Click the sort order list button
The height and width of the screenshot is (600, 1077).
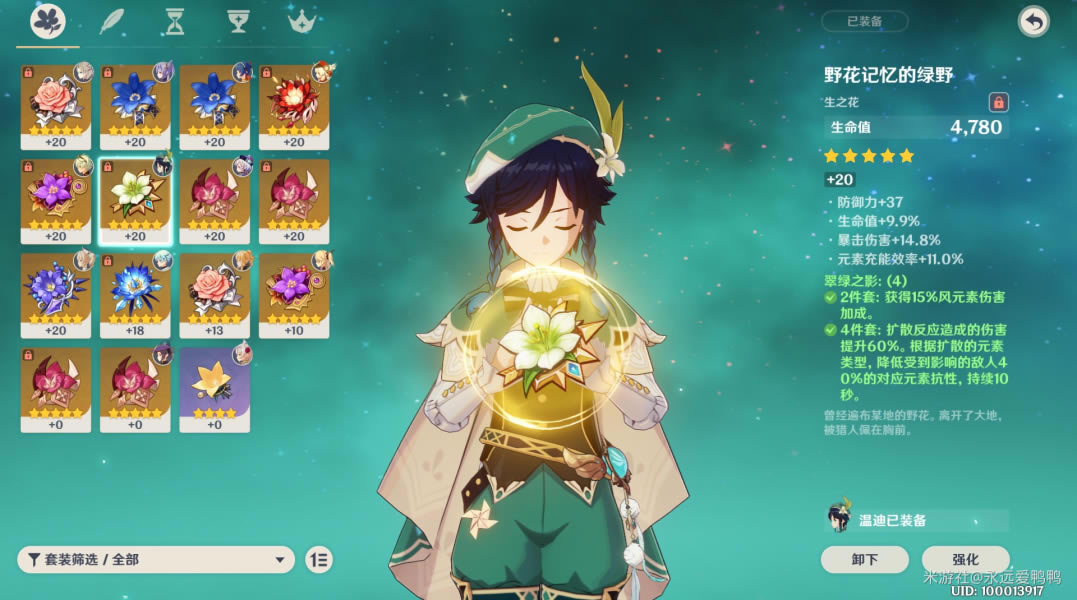point(319,560)
